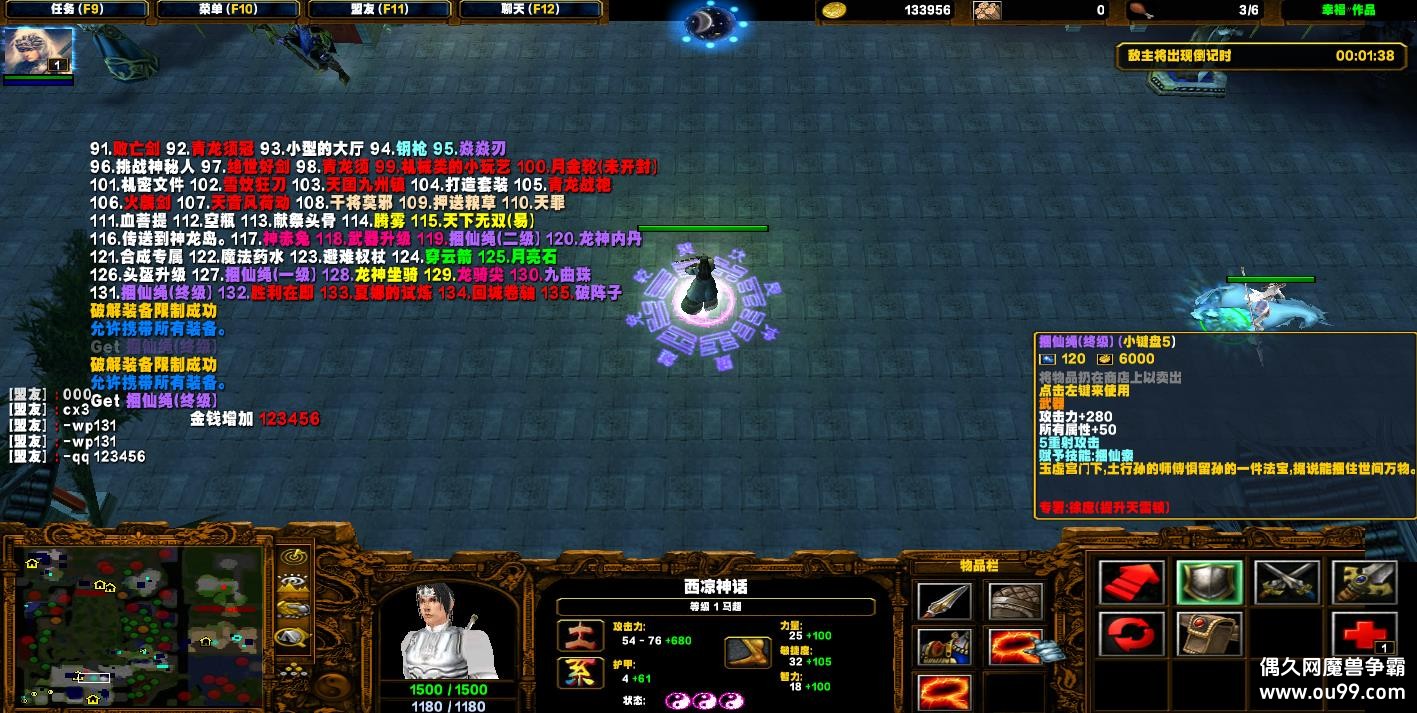Use the red circular arrows command

pyautogui.click(x=1131, y=634)
